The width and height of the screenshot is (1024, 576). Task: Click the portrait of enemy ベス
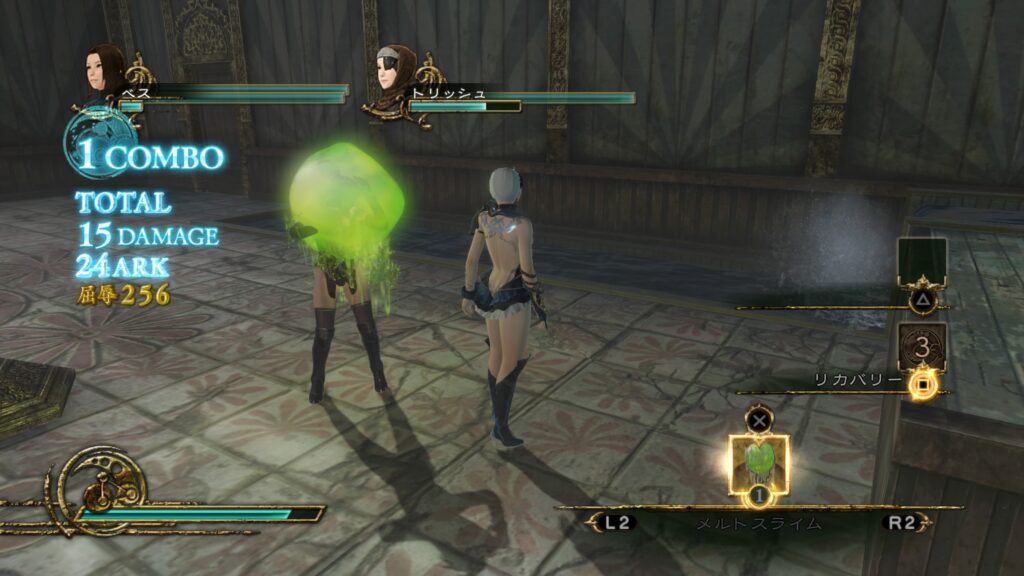click(104, 72)
